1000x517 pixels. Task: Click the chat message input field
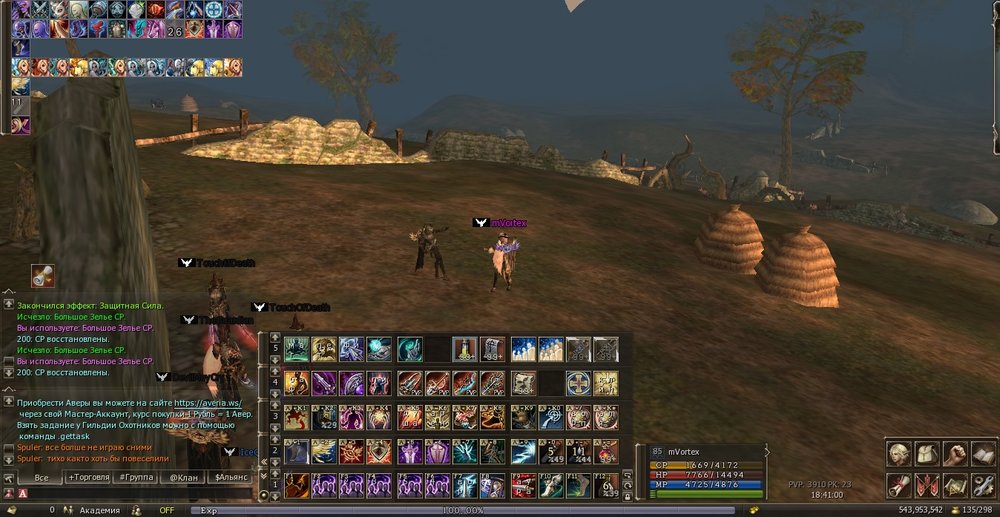(x=130, y=493)
